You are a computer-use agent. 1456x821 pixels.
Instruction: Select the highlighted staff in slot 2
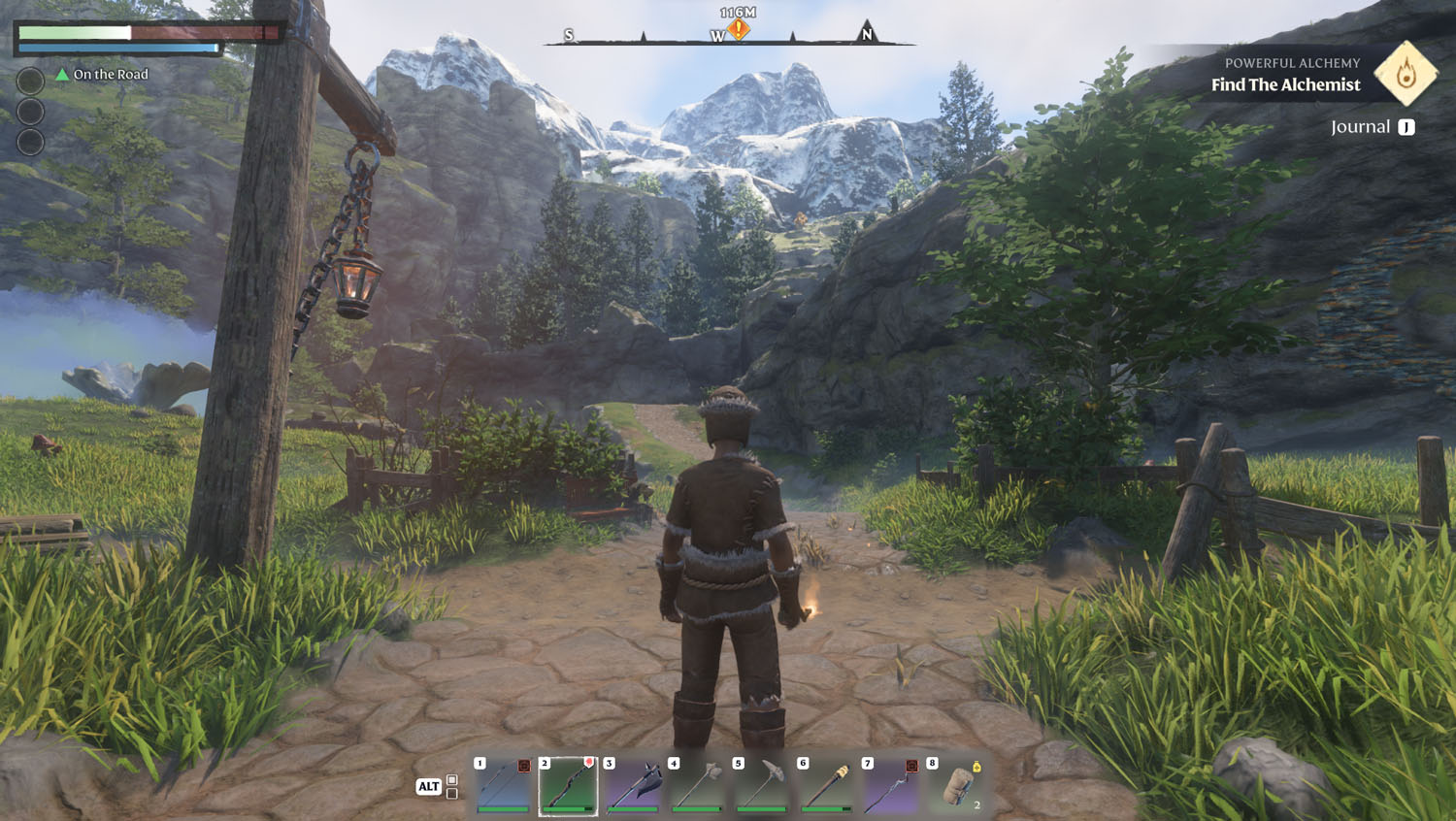coord(568,785)
